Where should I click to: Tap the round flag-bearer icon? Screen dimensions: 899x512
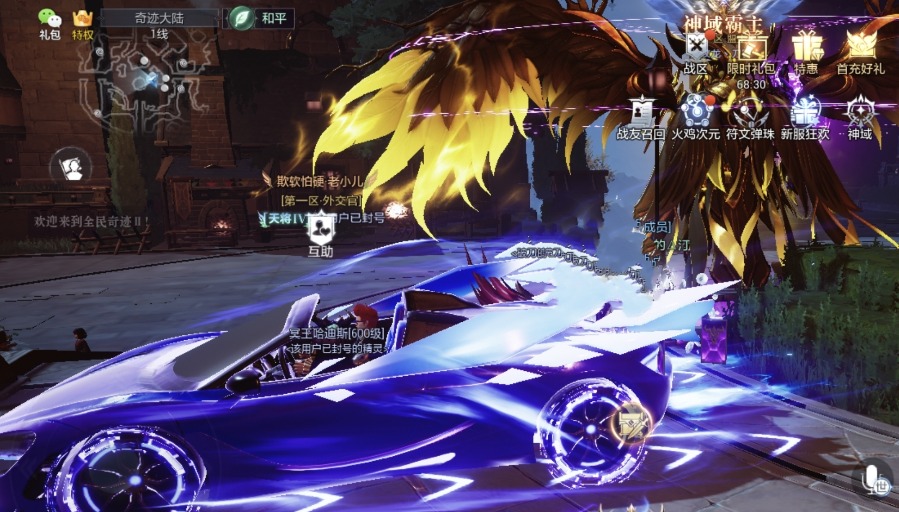click(x=70, y=165)
